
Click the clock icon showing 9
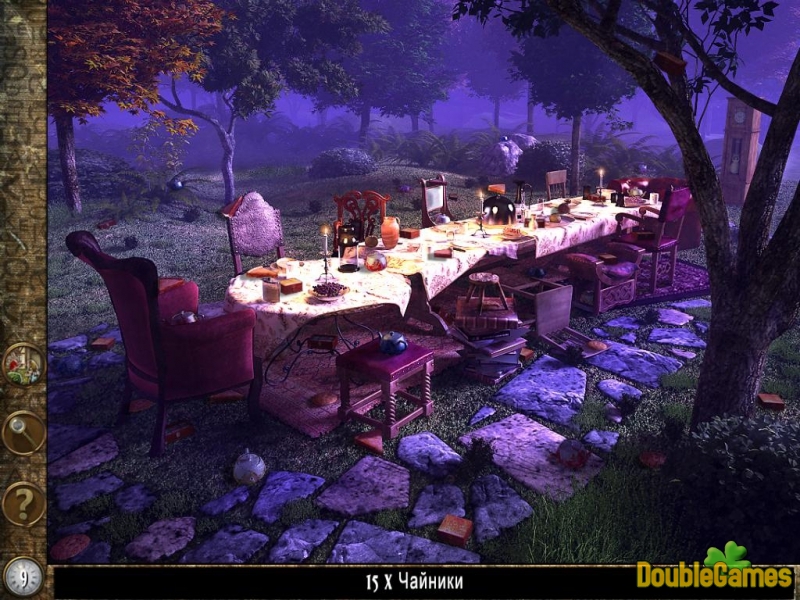click(x=23, y=577)
